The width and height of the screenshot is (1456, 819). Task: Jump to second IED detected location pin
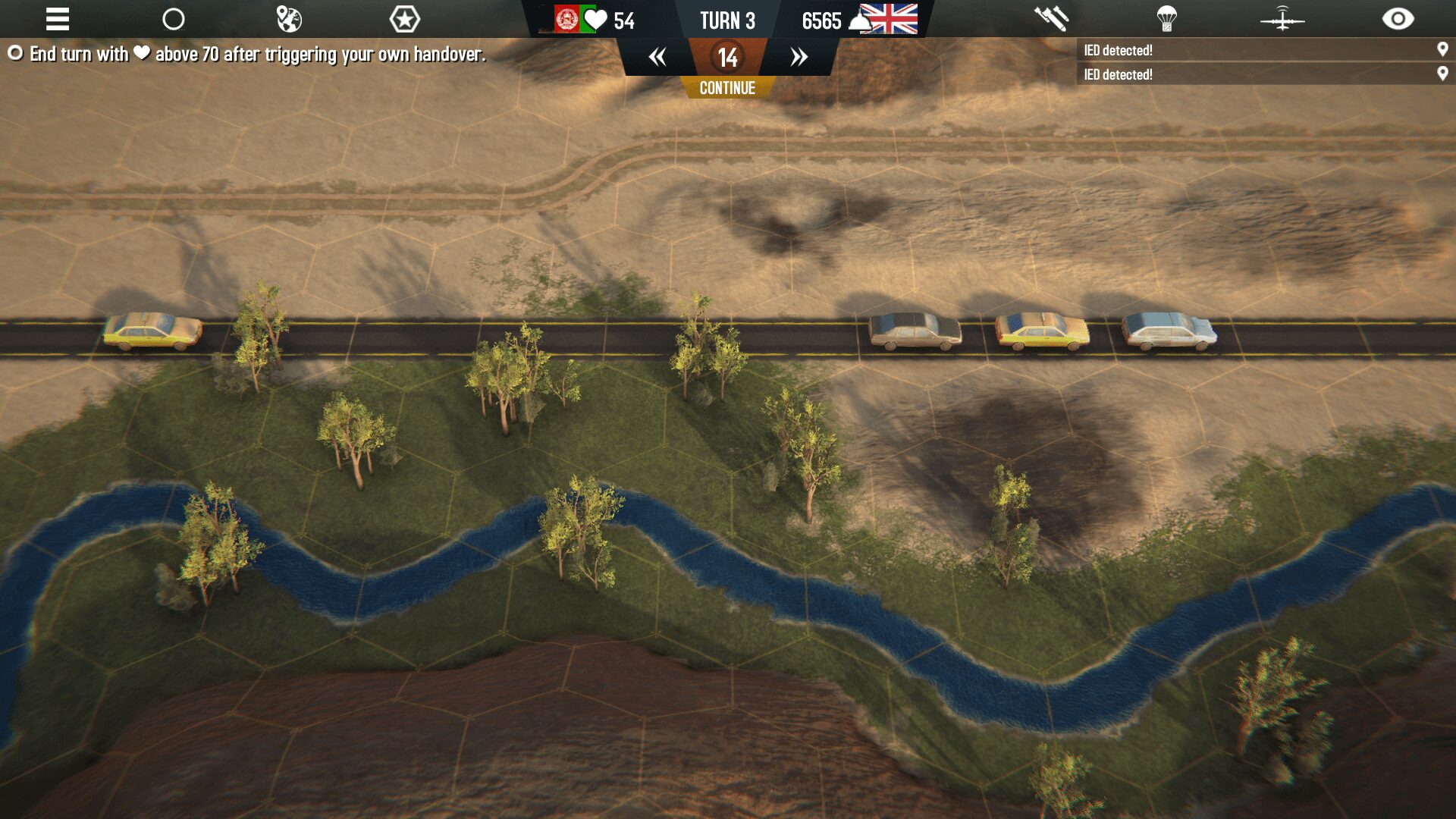point(1442,74)
